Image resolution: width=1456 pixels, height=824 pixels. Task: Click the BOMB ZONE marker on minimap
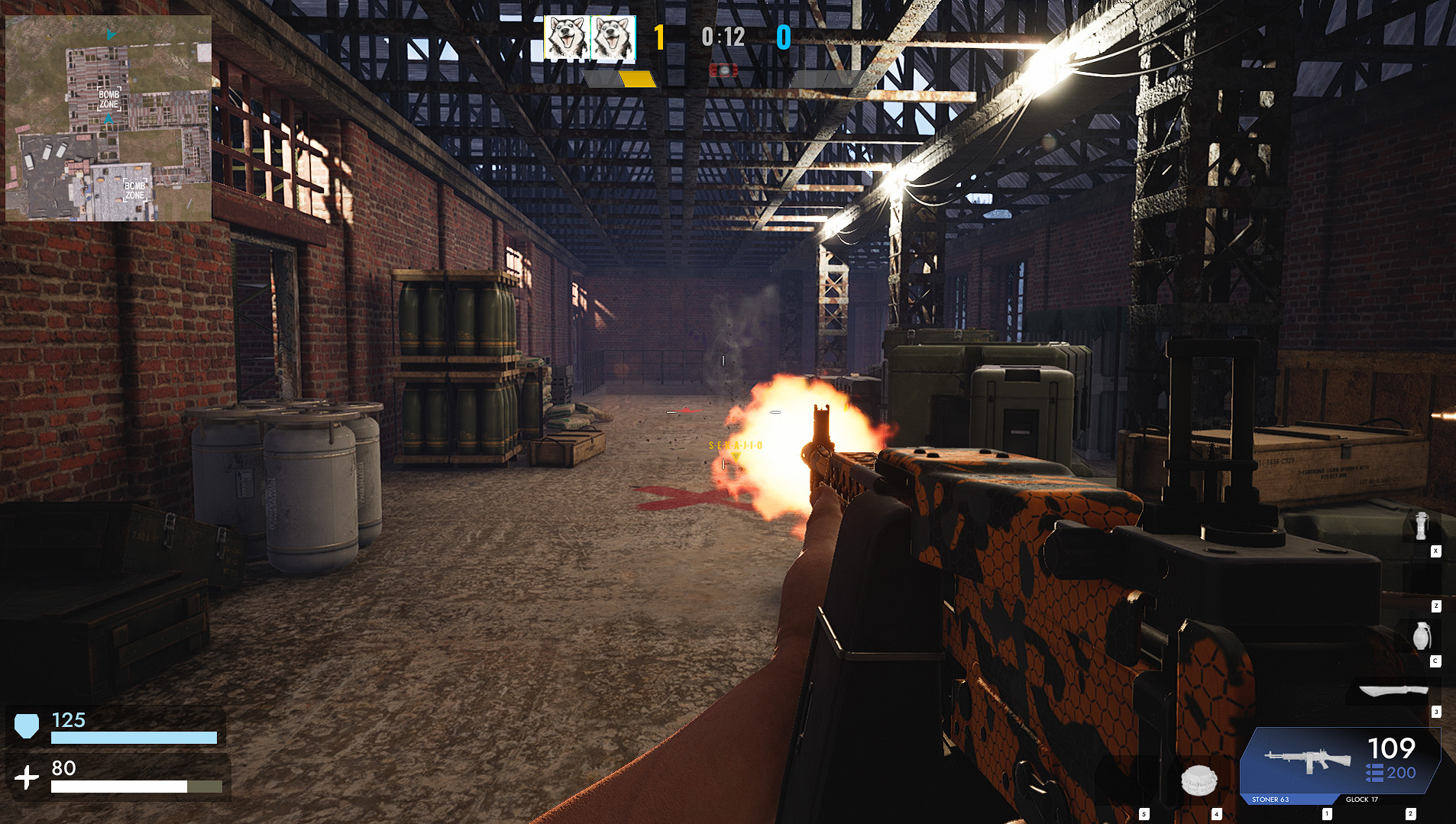(108, 100)
